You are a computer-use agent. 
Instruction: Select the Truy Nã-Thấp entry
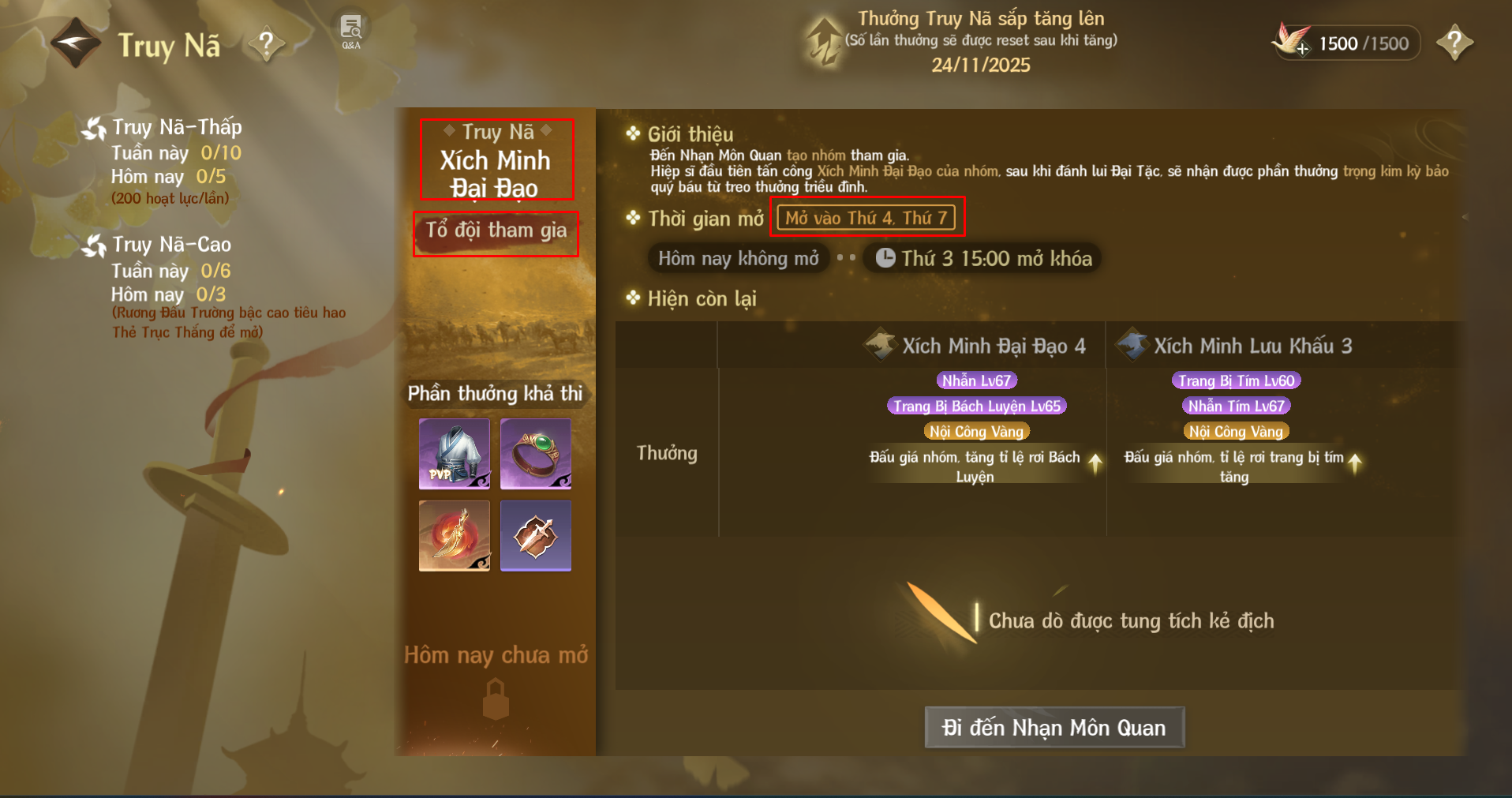point(176,127)
